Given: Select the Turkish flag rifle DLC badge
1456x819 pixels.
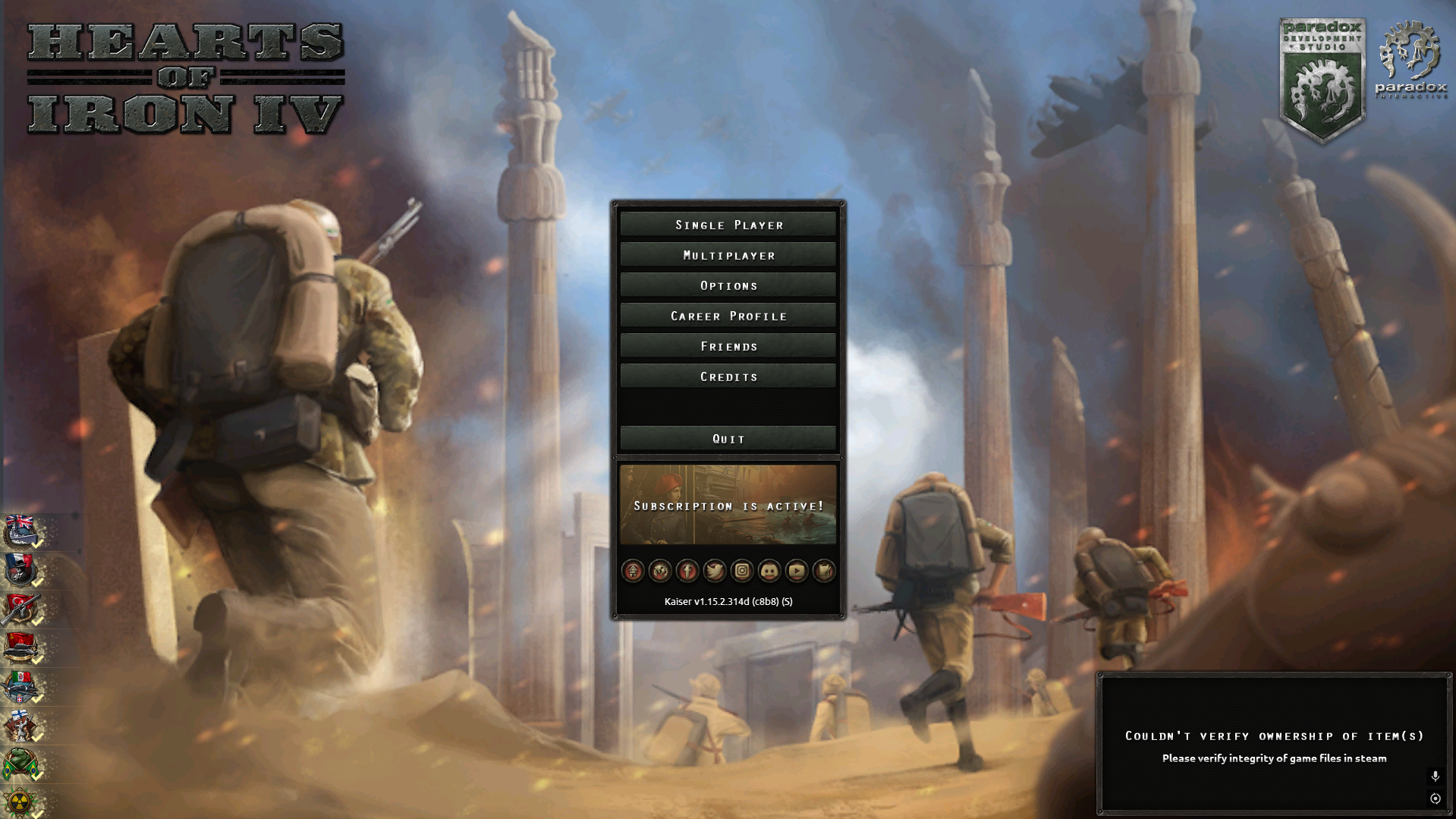Looking at the screenshot, I should coord(20,609).
